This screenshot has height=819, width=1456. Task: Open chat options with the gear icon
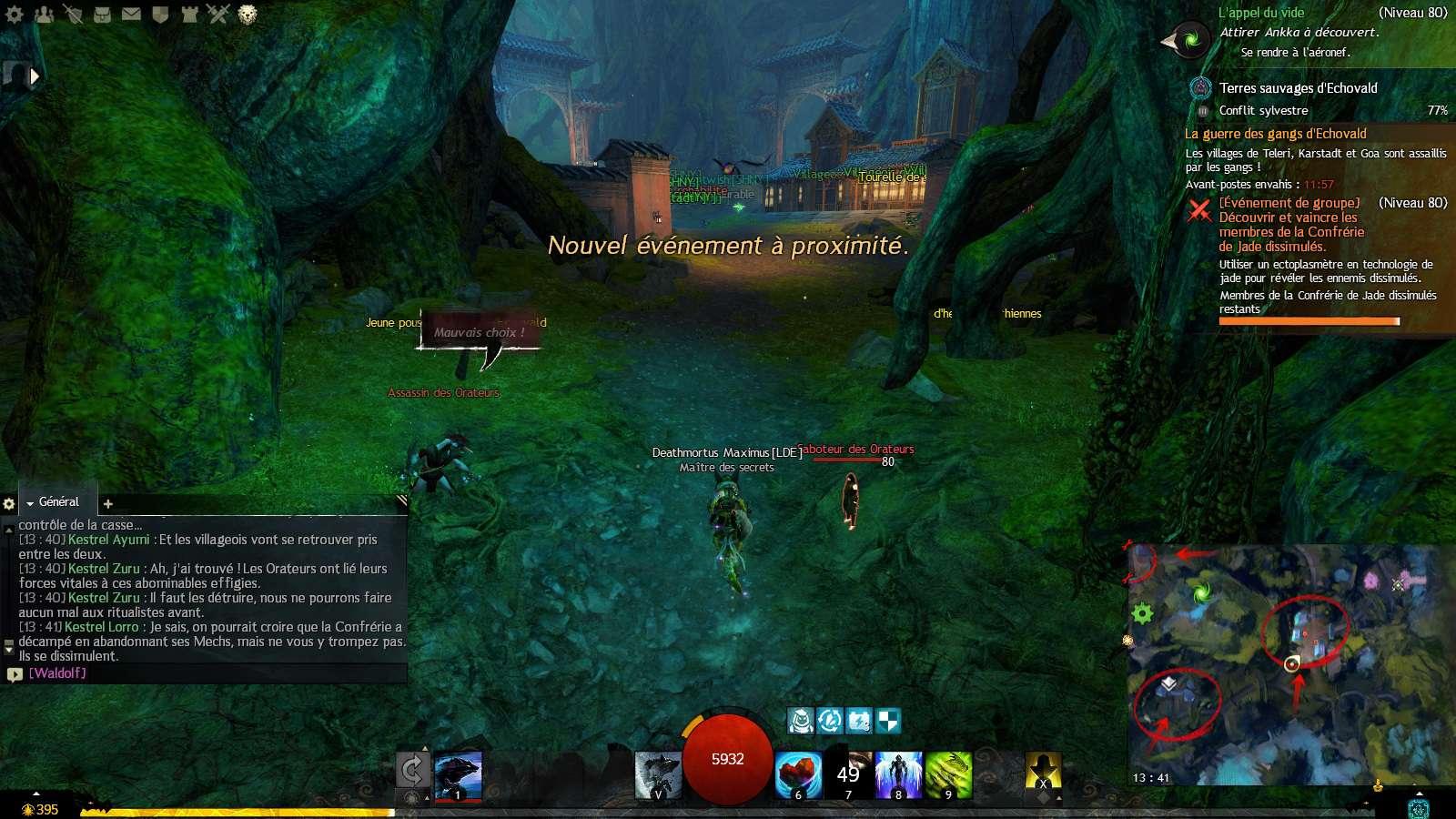[x=9, y=503]
